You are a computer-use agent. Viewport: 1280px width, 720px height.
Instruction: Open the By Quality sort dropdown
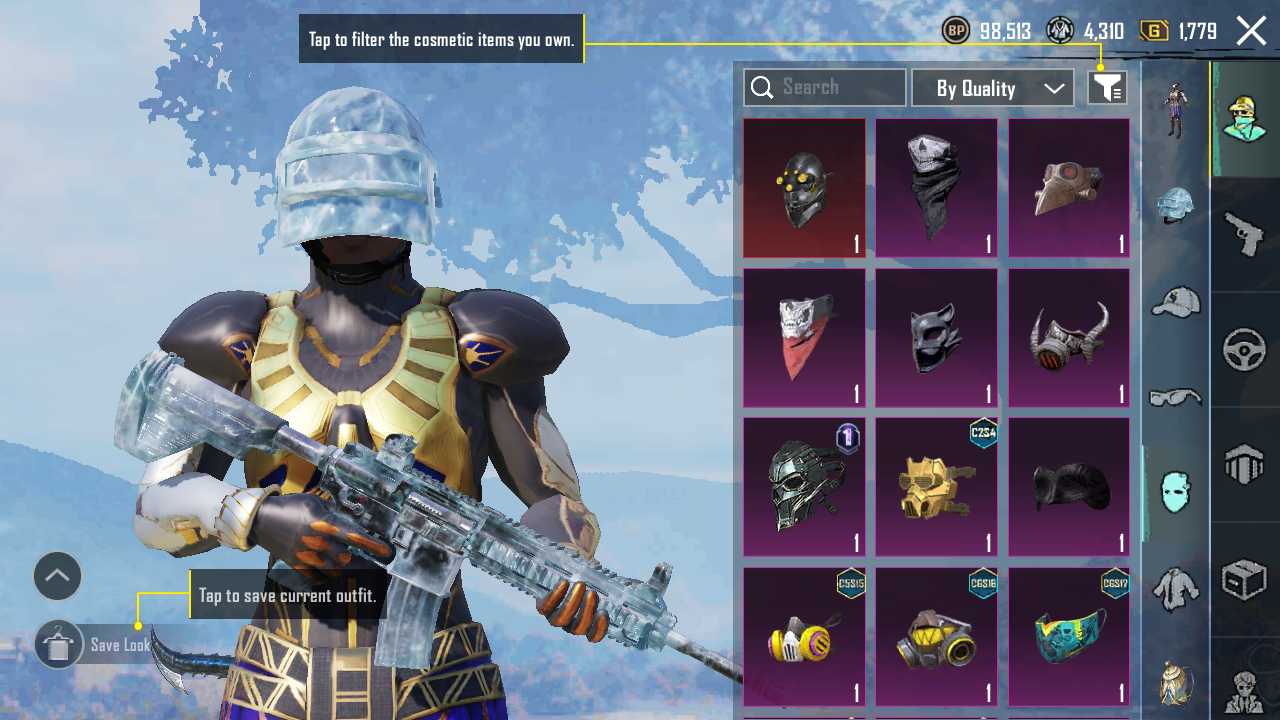tap(992, 88)
